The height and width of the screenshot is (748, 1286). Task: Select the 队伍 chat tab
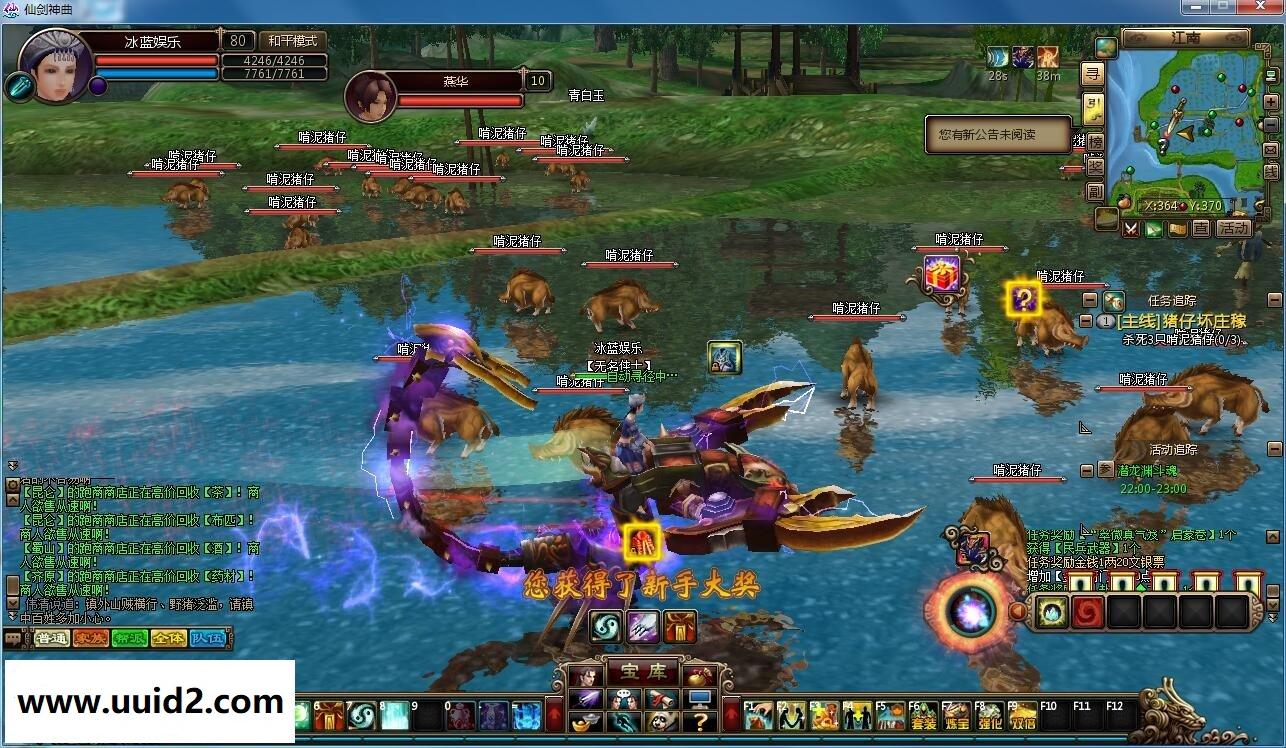(206, 638)
